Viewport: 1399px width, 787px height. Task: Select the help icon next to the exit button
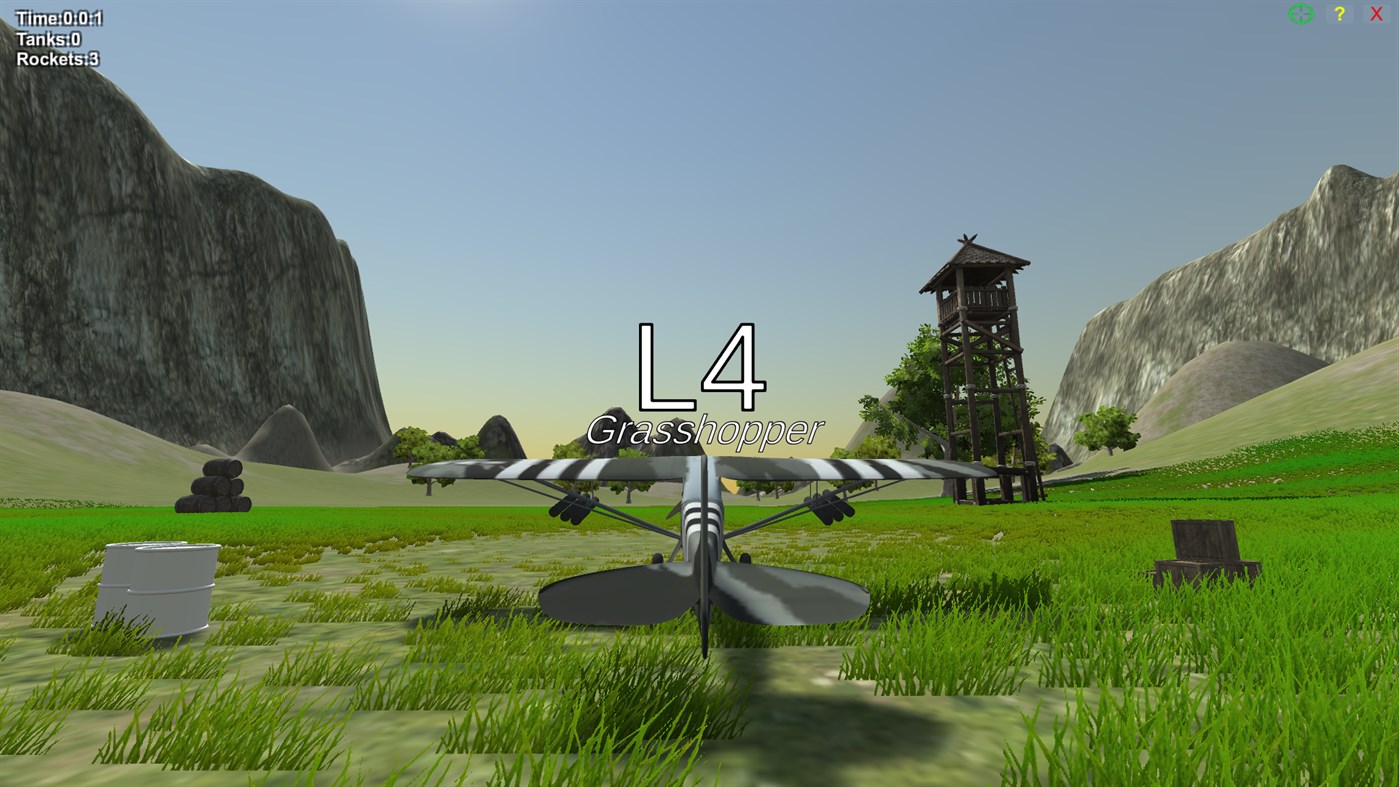click(1338, 13)
